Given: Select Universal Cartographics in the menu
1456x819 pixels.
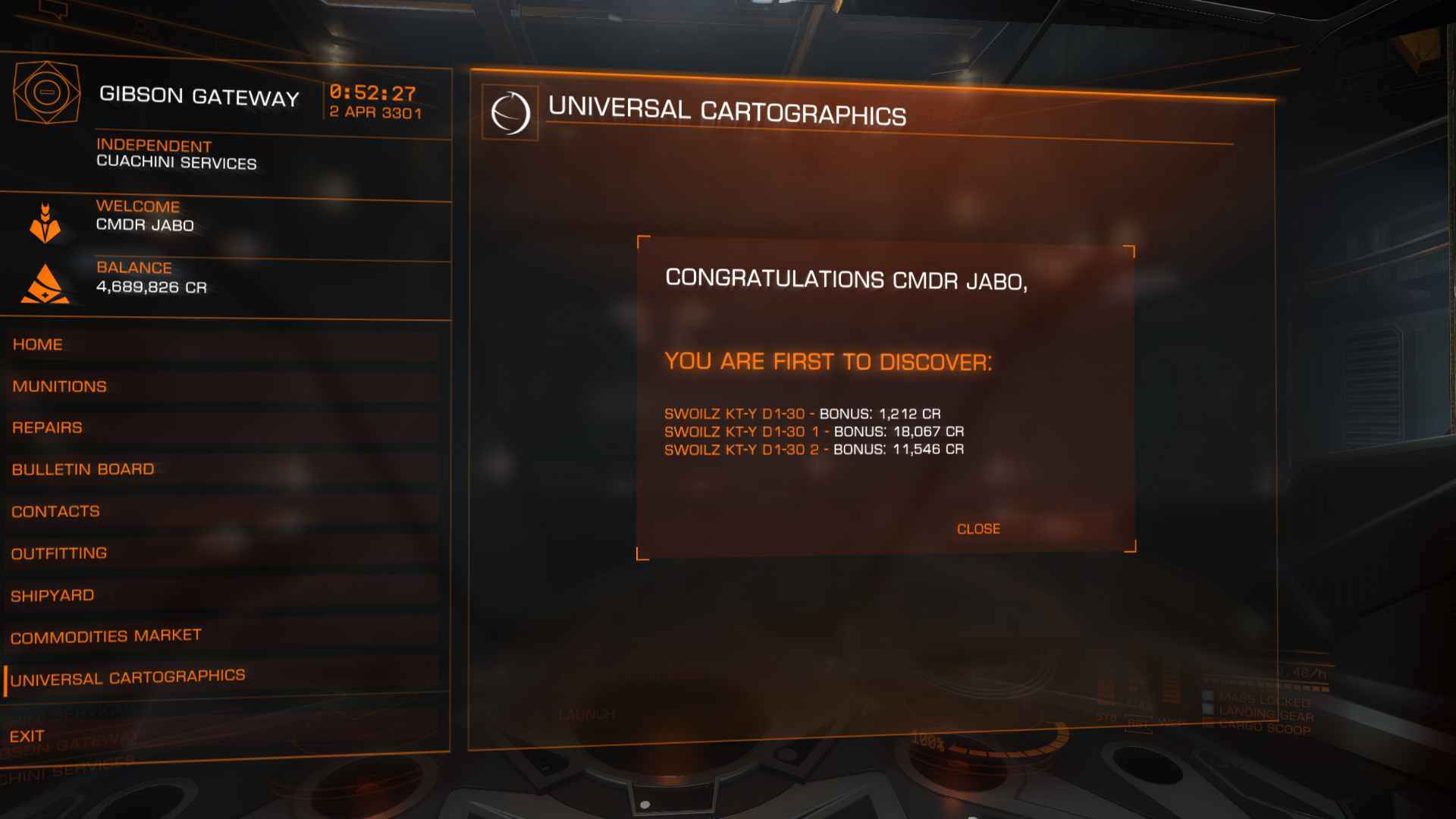Looking at the screenshot, I should 128,677.
